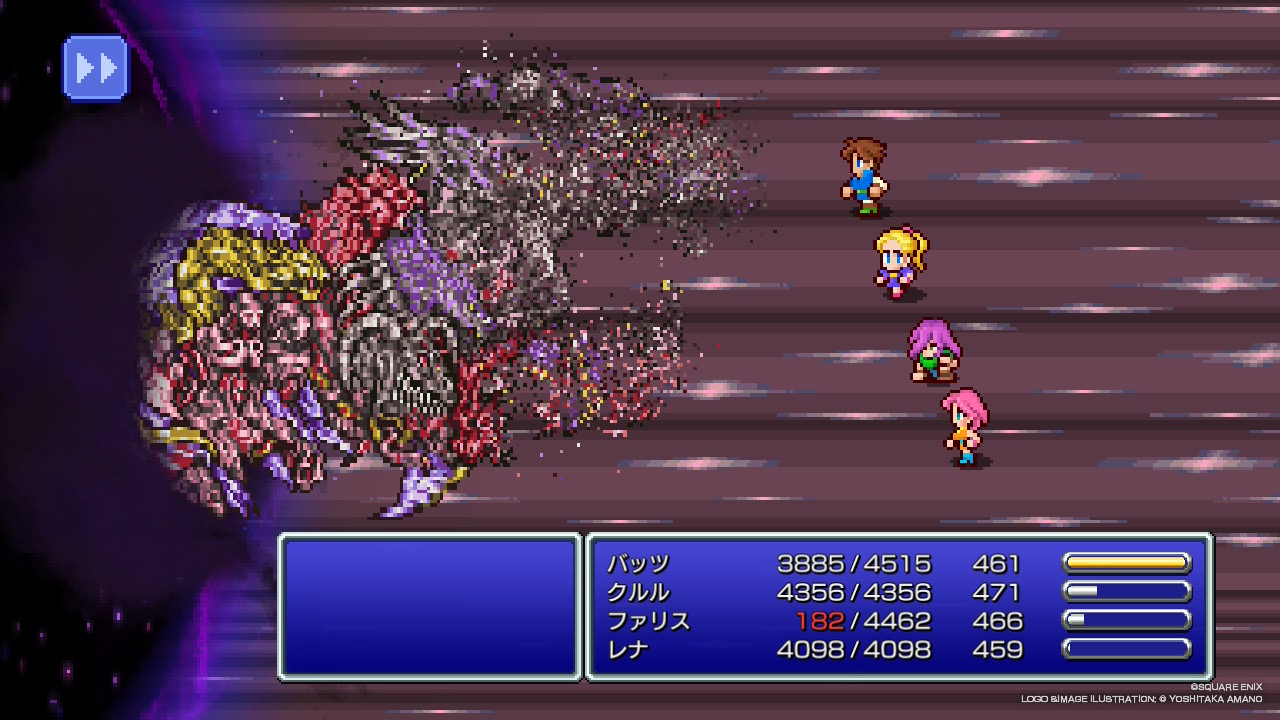Pick ファリス from the party list

click(x=648, y=621)
